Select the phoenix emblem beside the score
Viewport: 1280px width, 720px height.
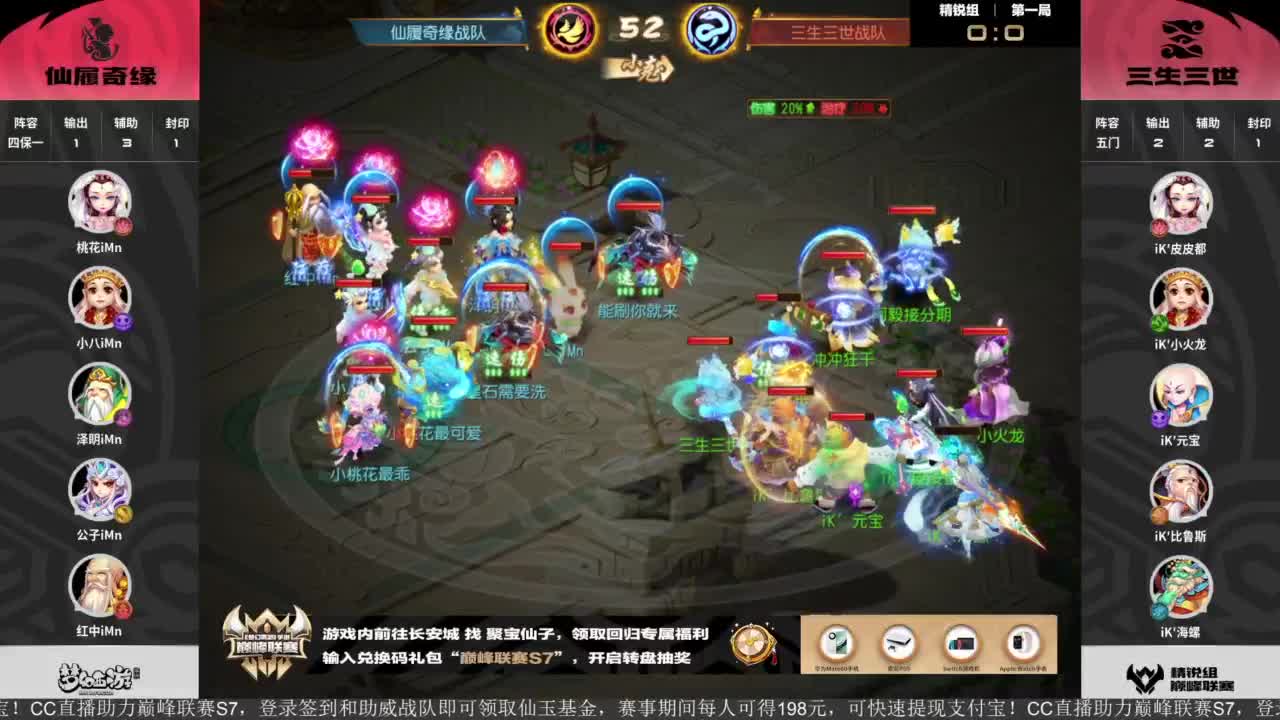[x=568, y=30]
